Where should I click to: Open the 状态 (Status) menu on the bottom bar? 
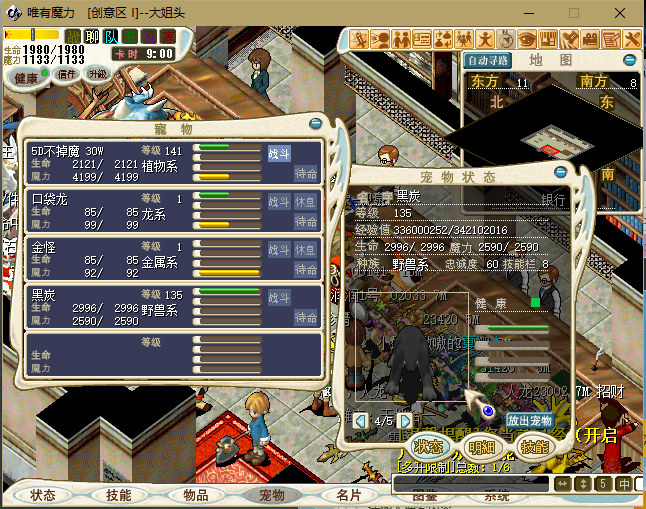click(43, 495)
